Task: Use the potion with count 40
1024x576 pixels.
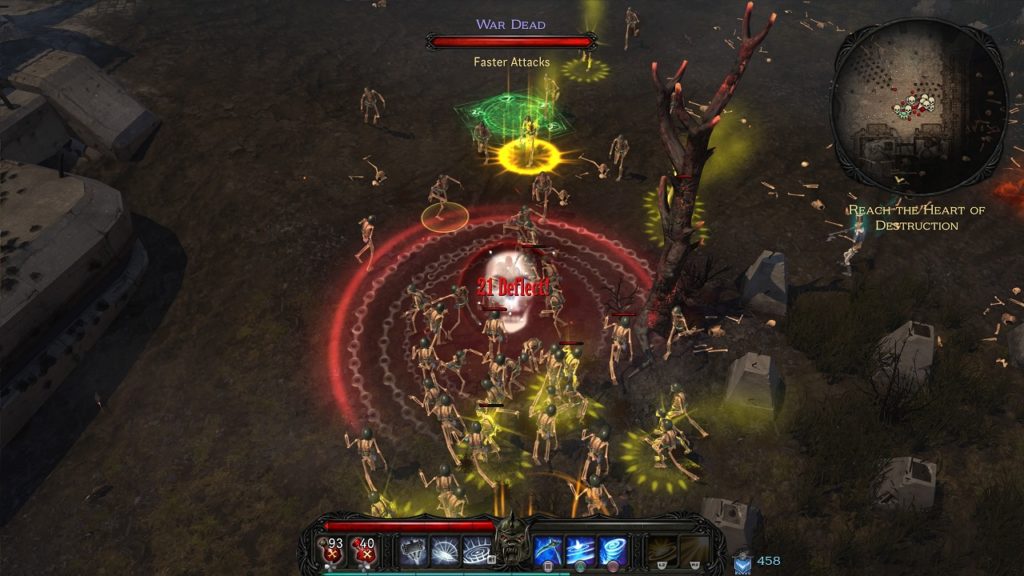Action: tap(365, 549)
